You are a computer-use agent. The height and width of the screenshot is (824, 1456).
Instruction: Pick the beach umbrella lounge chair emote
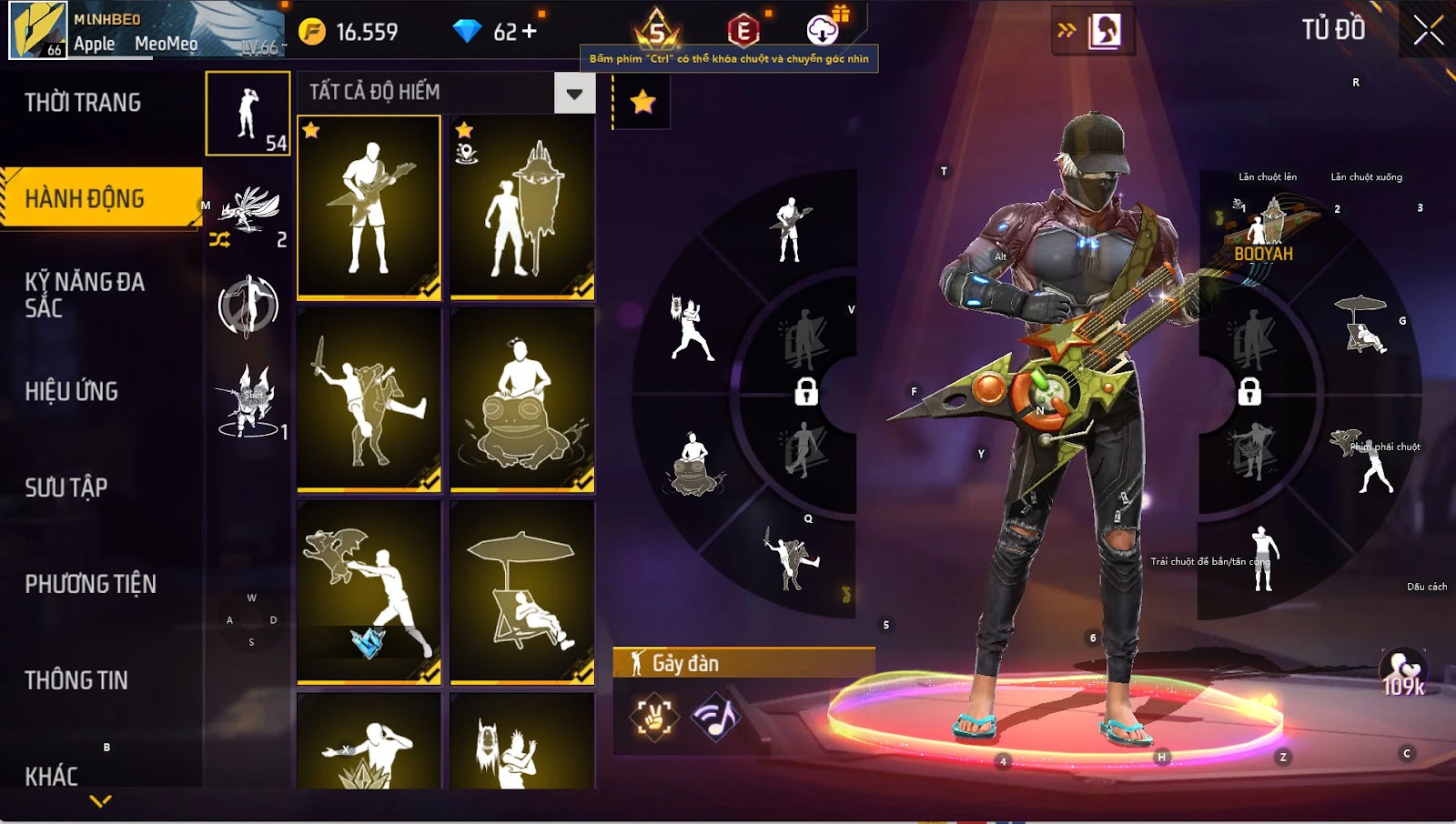522,592
